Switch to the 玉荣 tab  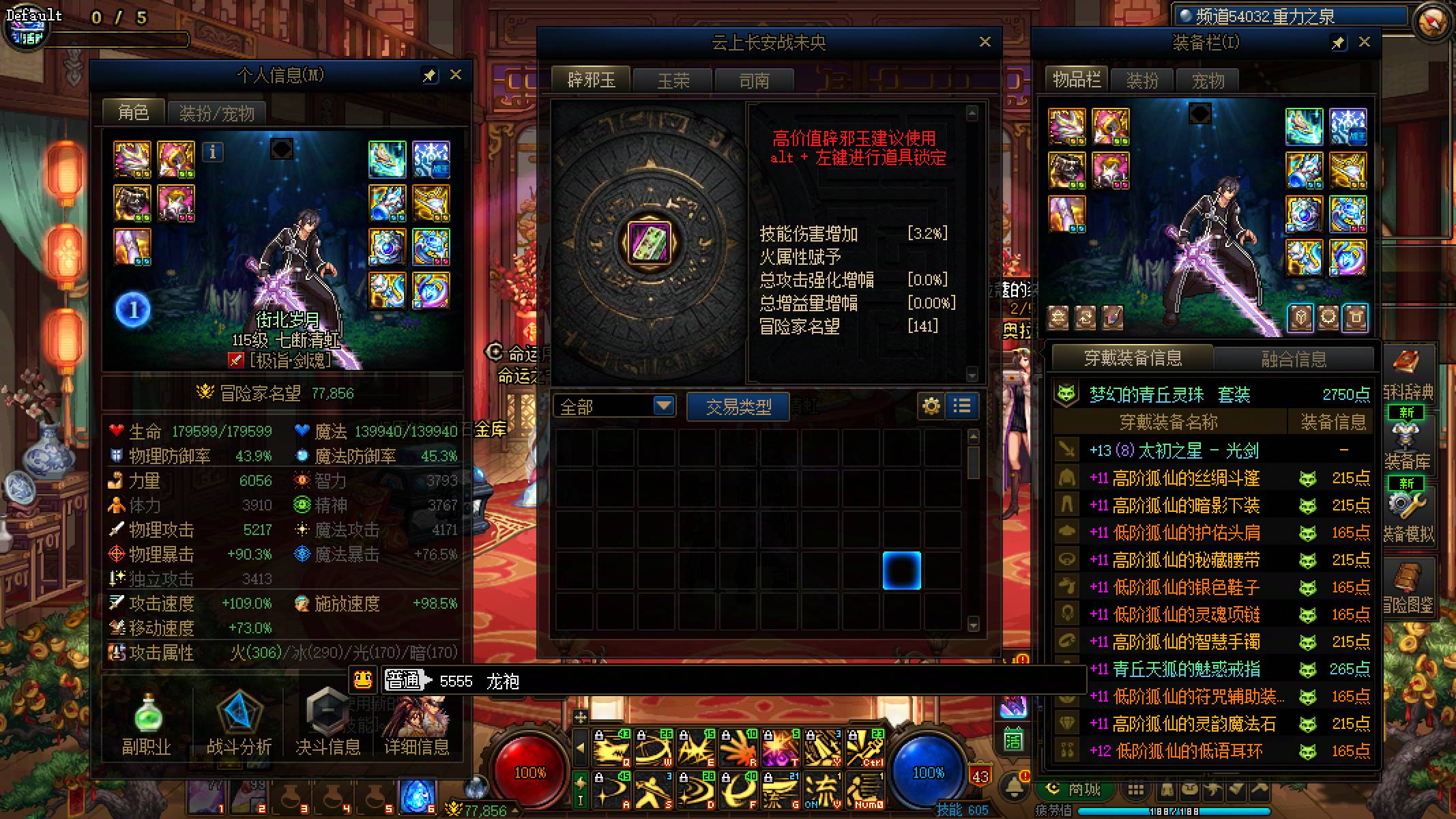(x=672, y=80)
